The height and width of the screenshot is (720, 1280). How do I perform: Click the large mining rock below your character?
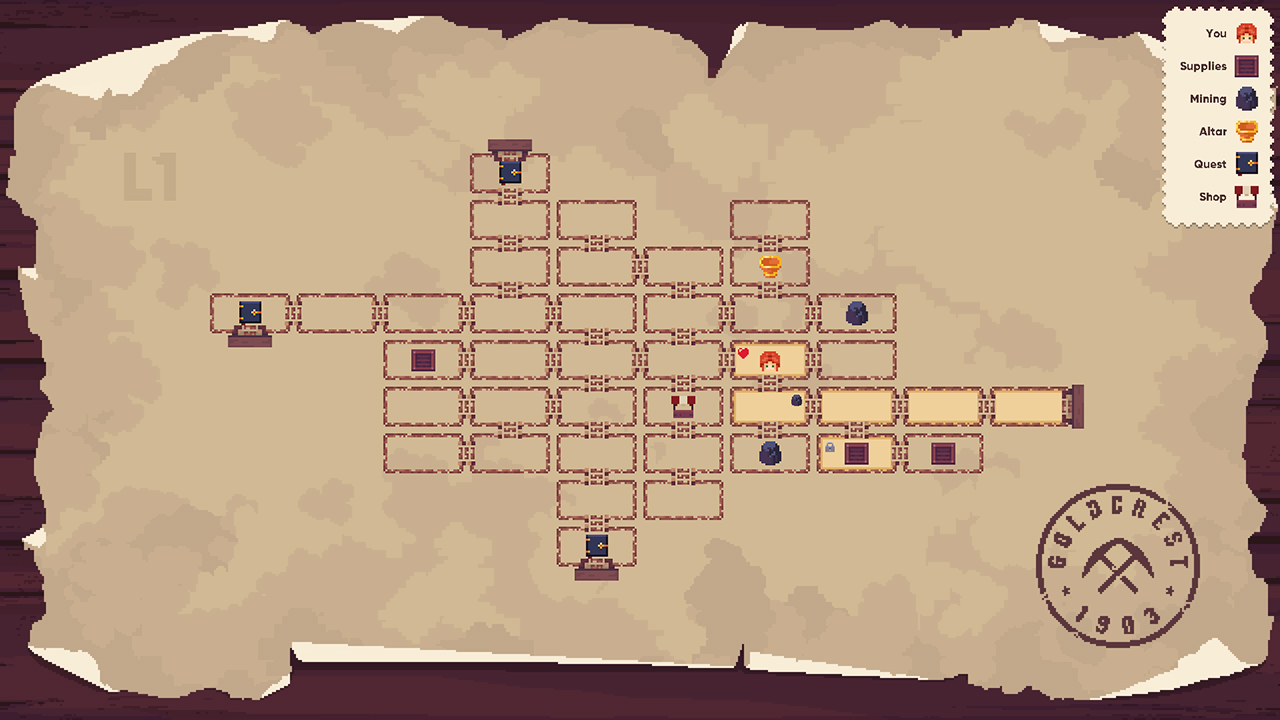(x=769, y=455)
